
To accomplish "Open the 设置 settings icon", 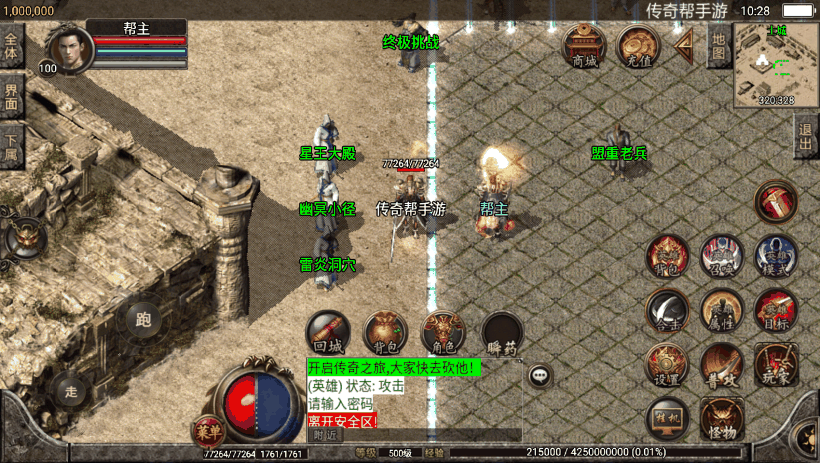I will (x=666, y=364).
